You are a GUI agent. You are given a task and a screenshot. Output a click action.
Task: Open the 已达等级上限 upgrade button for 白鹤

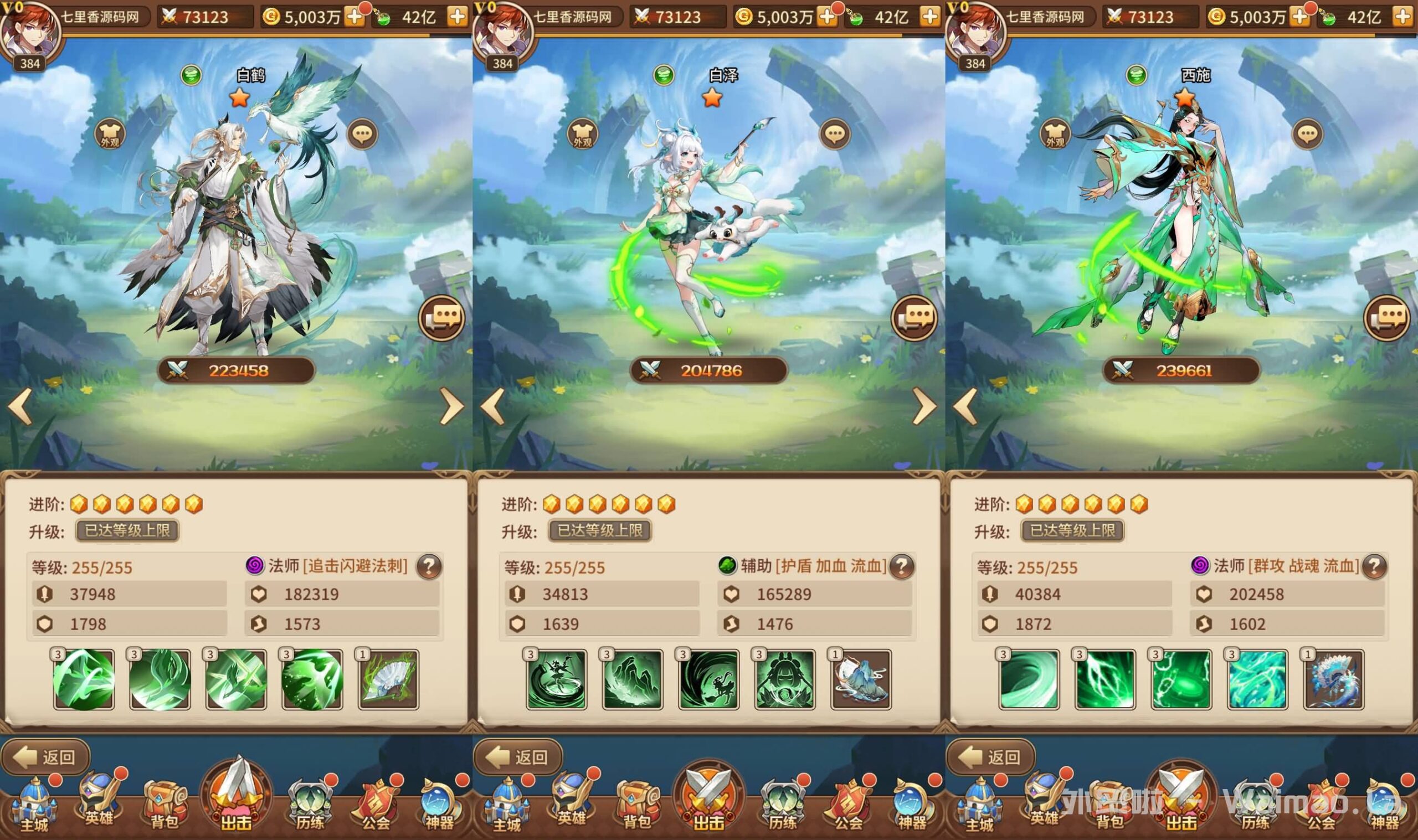pyautogui.click(x=127, y=531)
